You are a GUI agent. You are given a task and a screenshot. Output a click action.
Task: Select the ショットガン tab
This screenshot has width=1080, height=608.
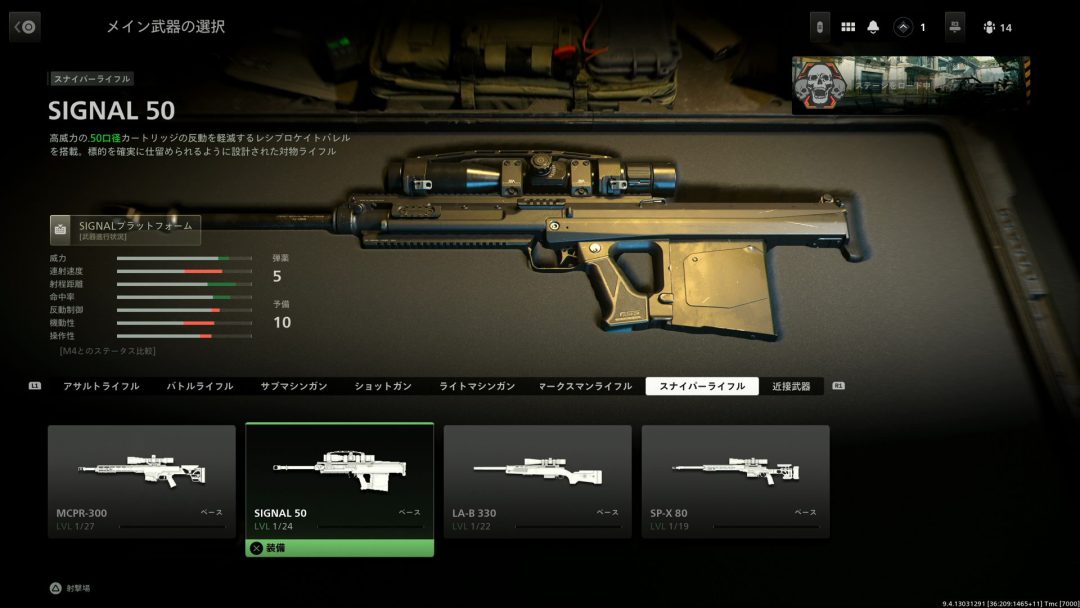pos(384,386)
